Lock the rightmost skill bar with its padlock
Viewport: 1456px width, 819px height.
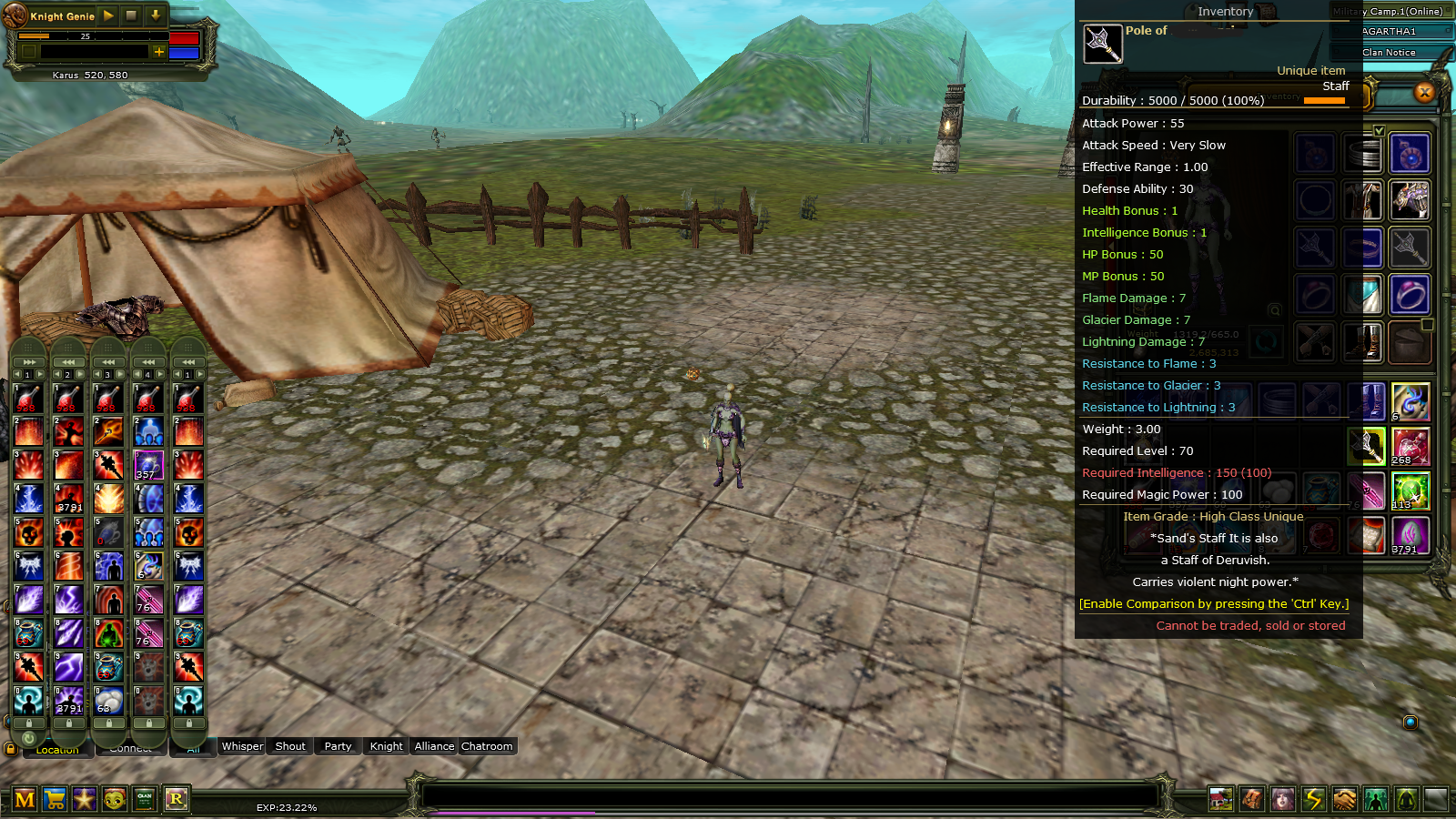click(188, 723)
